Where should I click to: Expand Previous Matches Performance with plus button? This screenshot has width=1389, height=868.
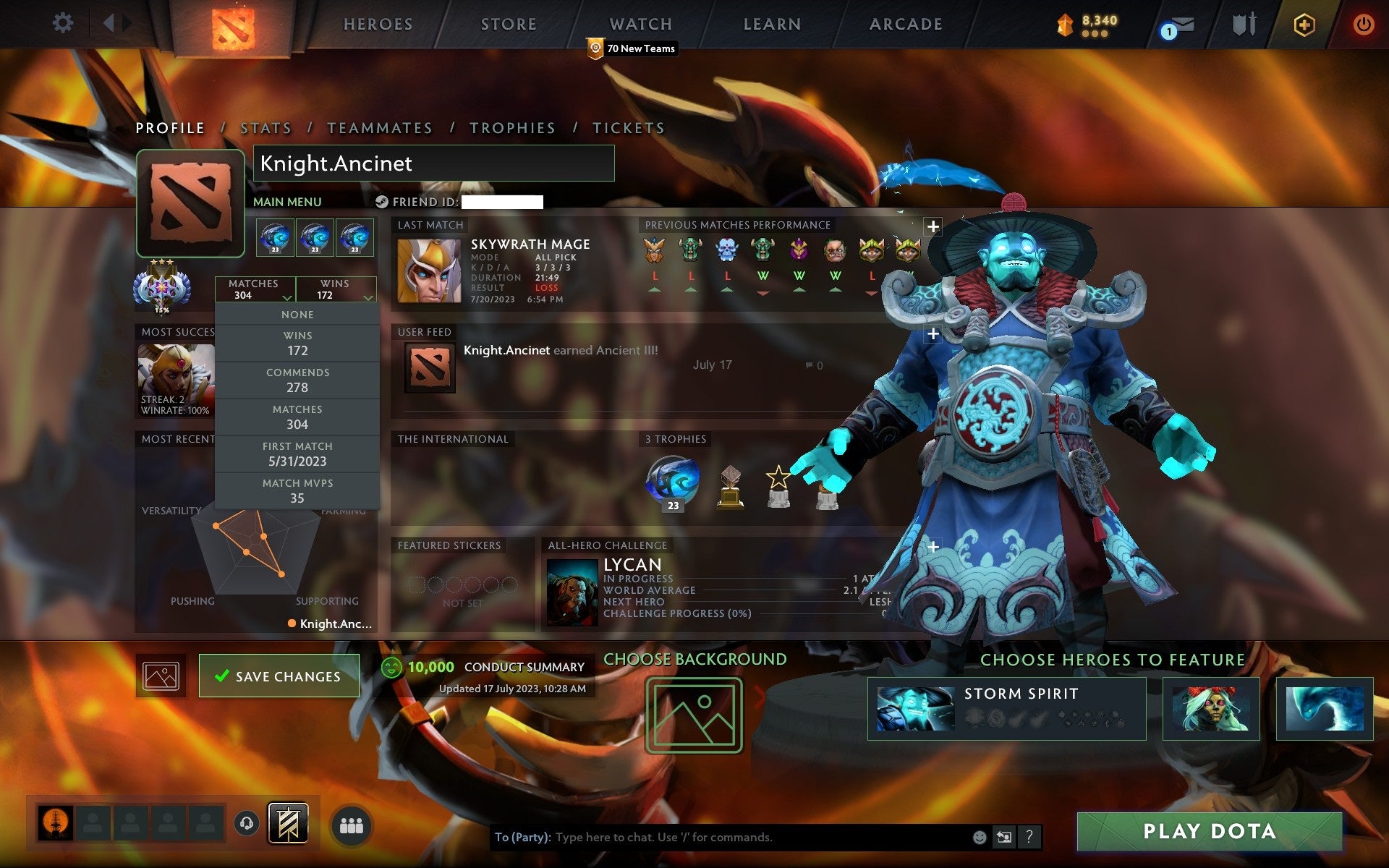(933, 226)
